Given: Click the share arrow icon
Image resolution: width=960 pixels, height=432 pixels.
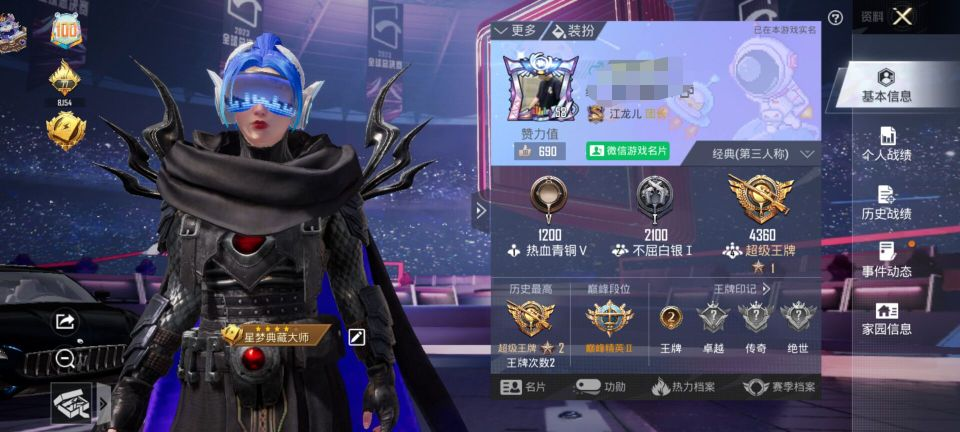Looking at the screenshot, I should (65, 321).
